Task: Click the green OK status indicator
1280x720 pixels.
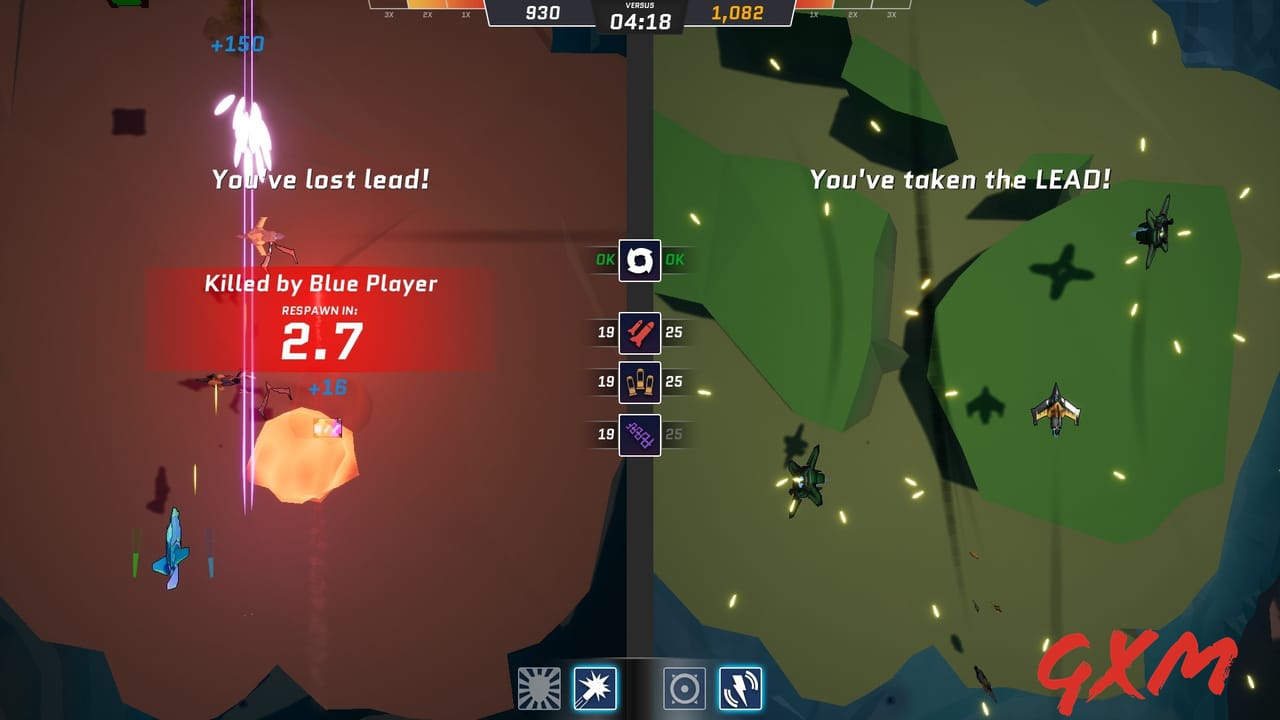Action: pos(604,260)
